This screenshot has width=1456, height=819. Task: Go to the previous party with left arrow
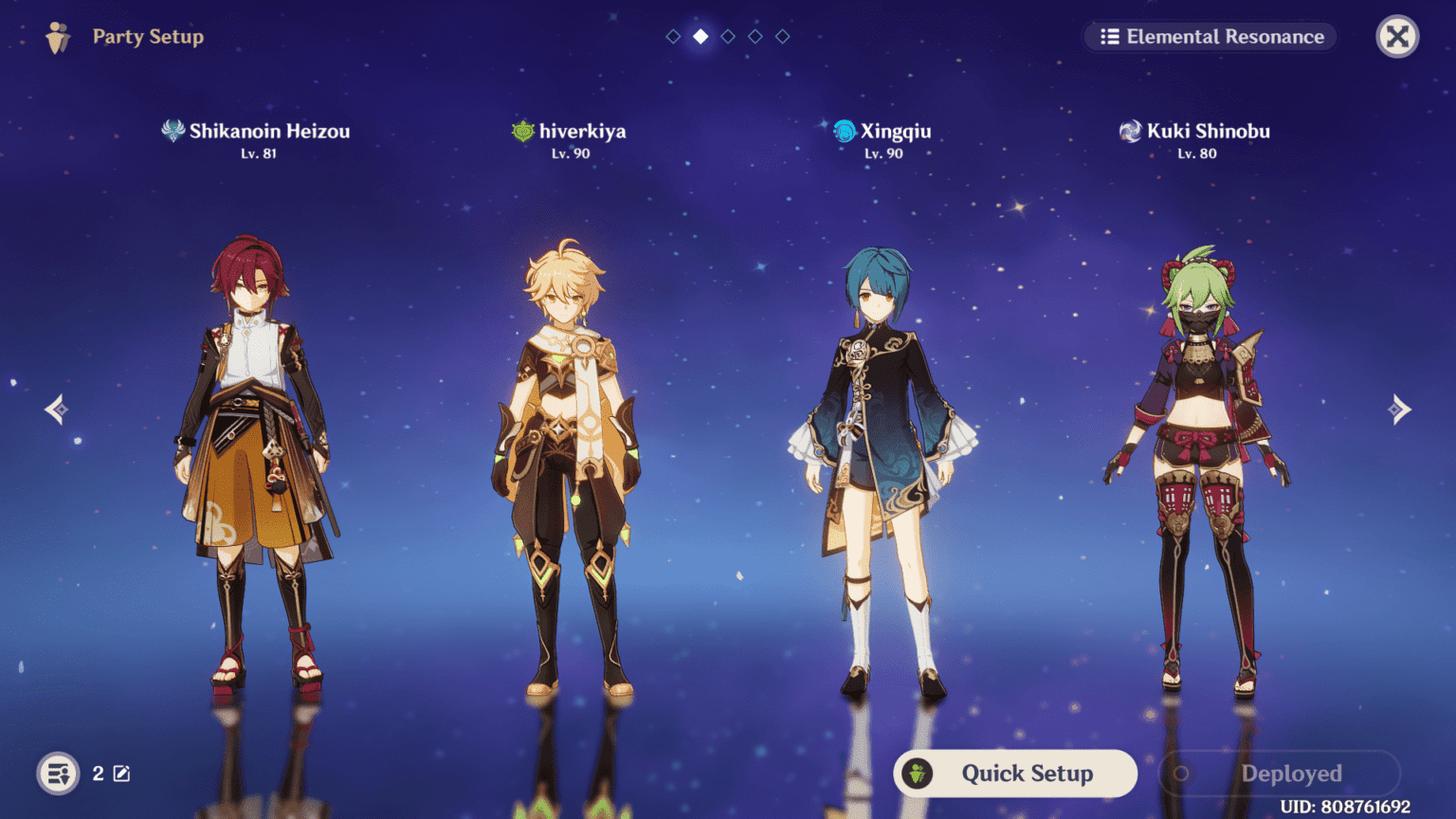[x=56, y=409]
